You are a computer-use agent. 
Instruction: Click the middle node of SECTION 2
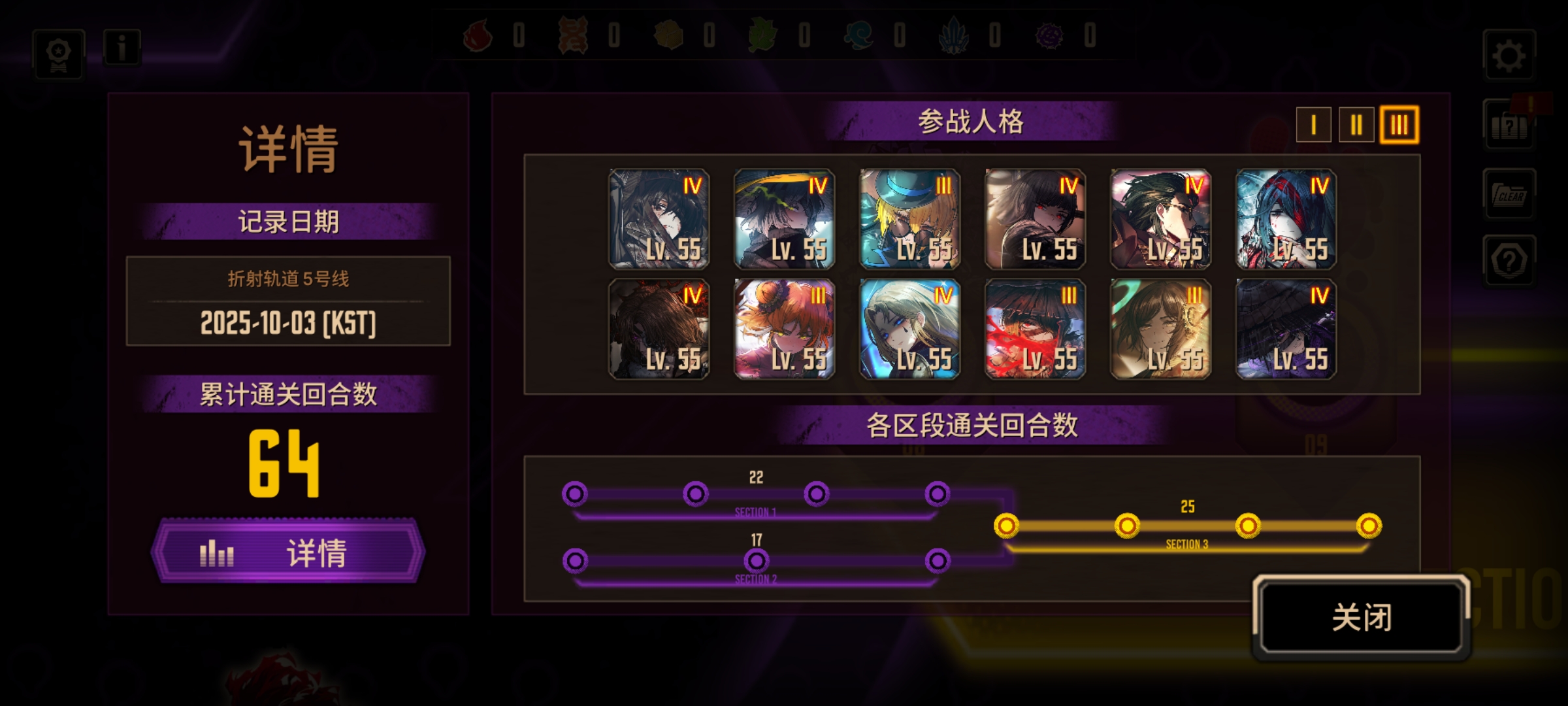tap(758, 560)
